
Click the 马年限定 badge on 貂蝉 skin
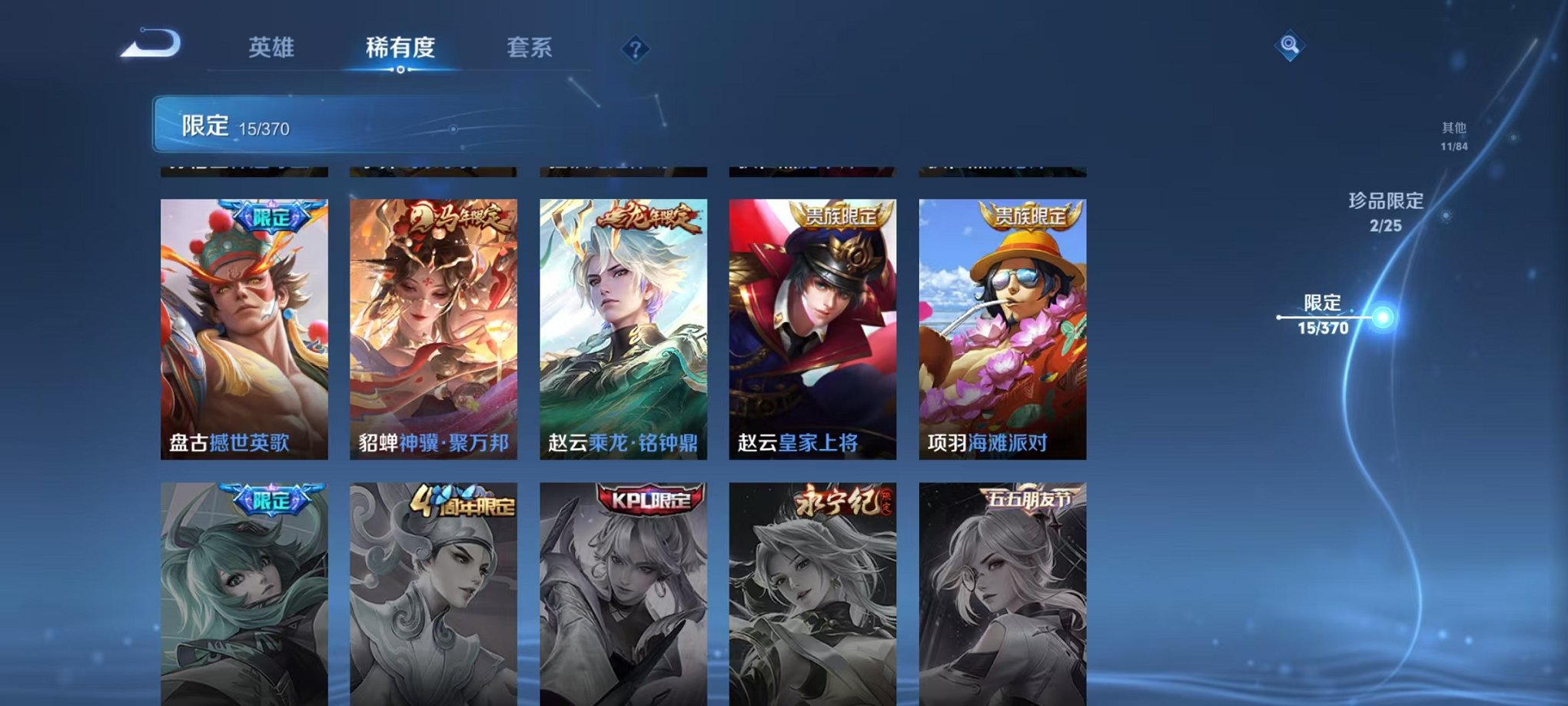454,218
